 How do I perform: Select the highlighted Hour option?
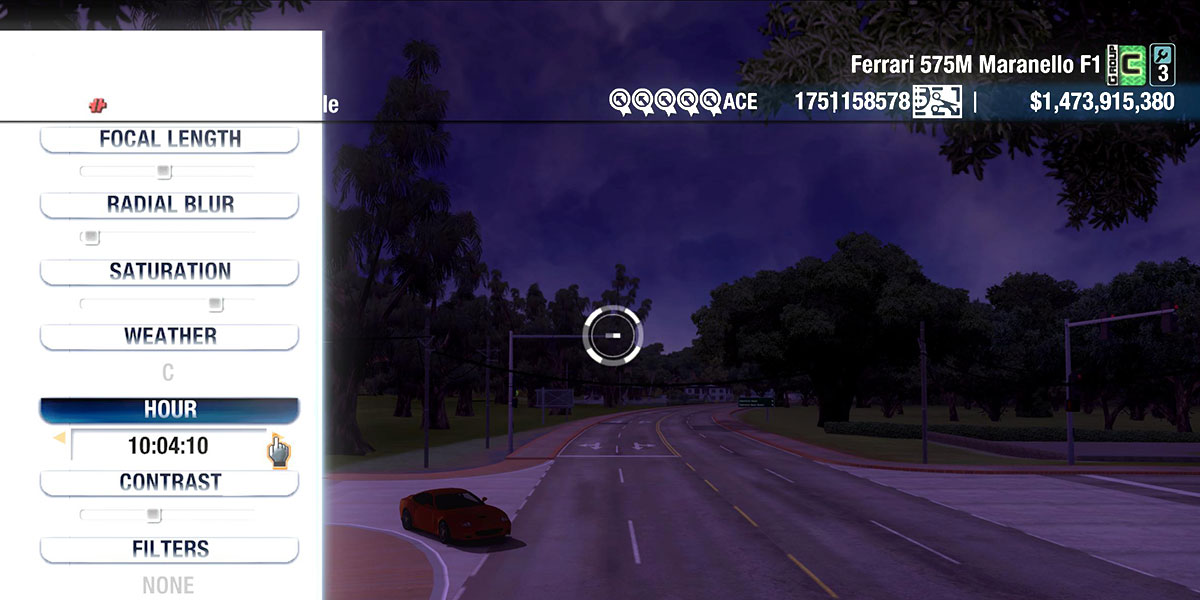(x=169, y=410)
